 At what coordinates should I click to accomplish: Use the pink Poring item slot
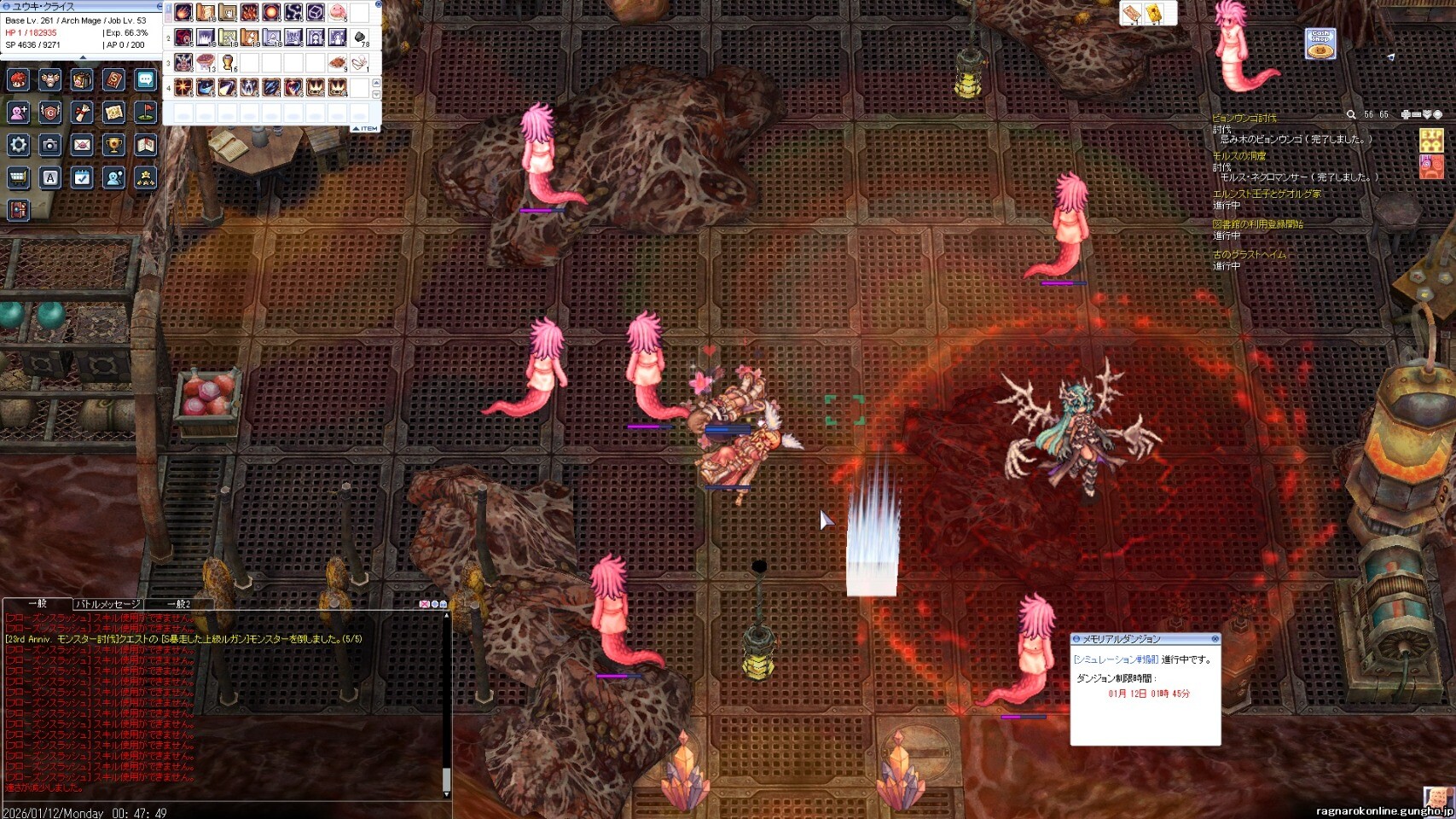click(x=338, y=13)
